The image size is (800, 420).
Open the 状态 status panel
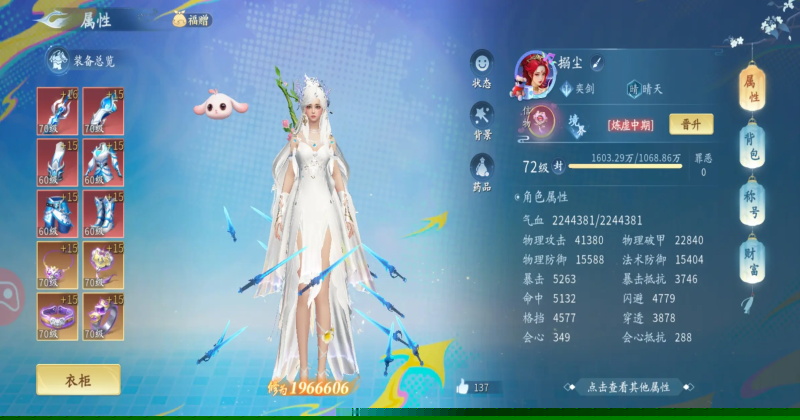(482, 69)
